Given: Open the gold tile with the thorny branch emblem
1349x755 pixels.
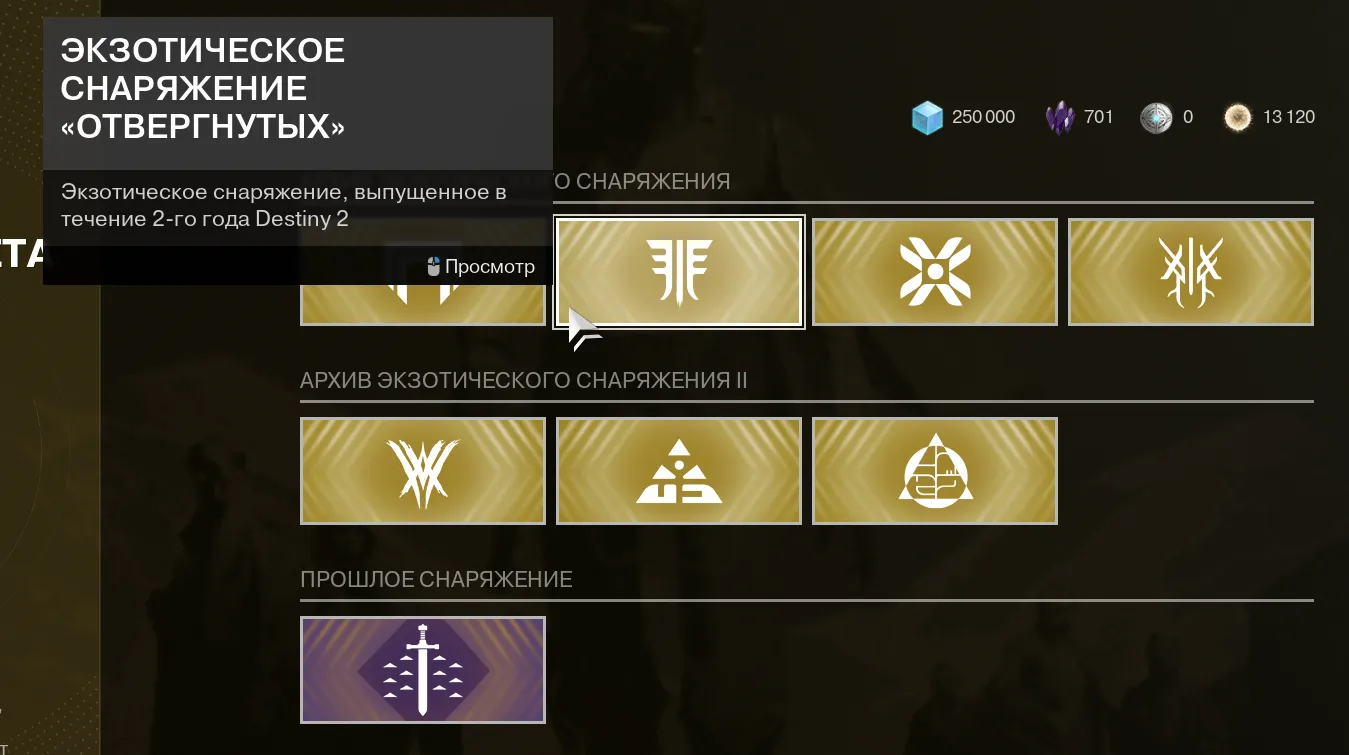Looking at the screenshot, I should pyautogui.click(x=1190, y=271).
